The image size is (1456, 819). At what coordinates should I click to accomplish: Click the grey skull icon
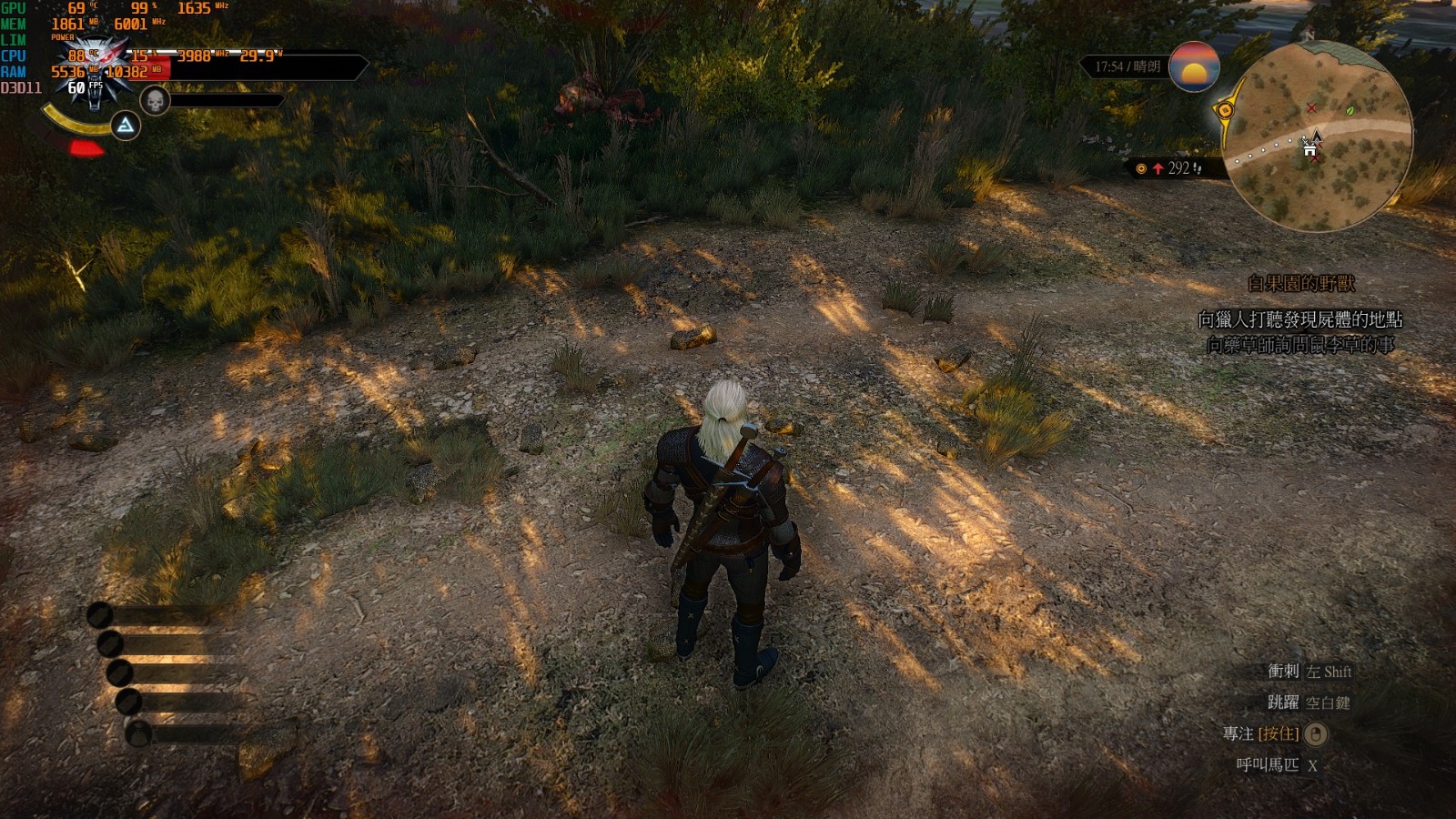pos(156,101)
